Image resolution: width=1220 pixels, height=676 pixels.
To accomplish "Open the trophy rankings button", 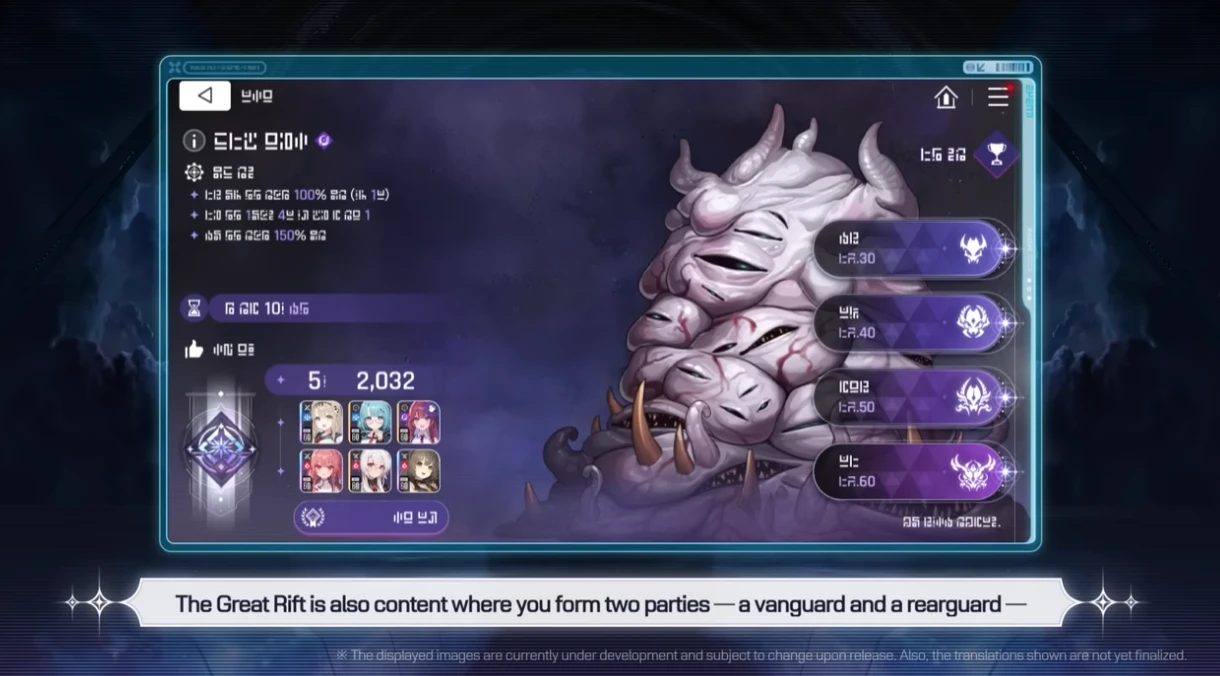I will pyautogui.click(x=995, y=154).
